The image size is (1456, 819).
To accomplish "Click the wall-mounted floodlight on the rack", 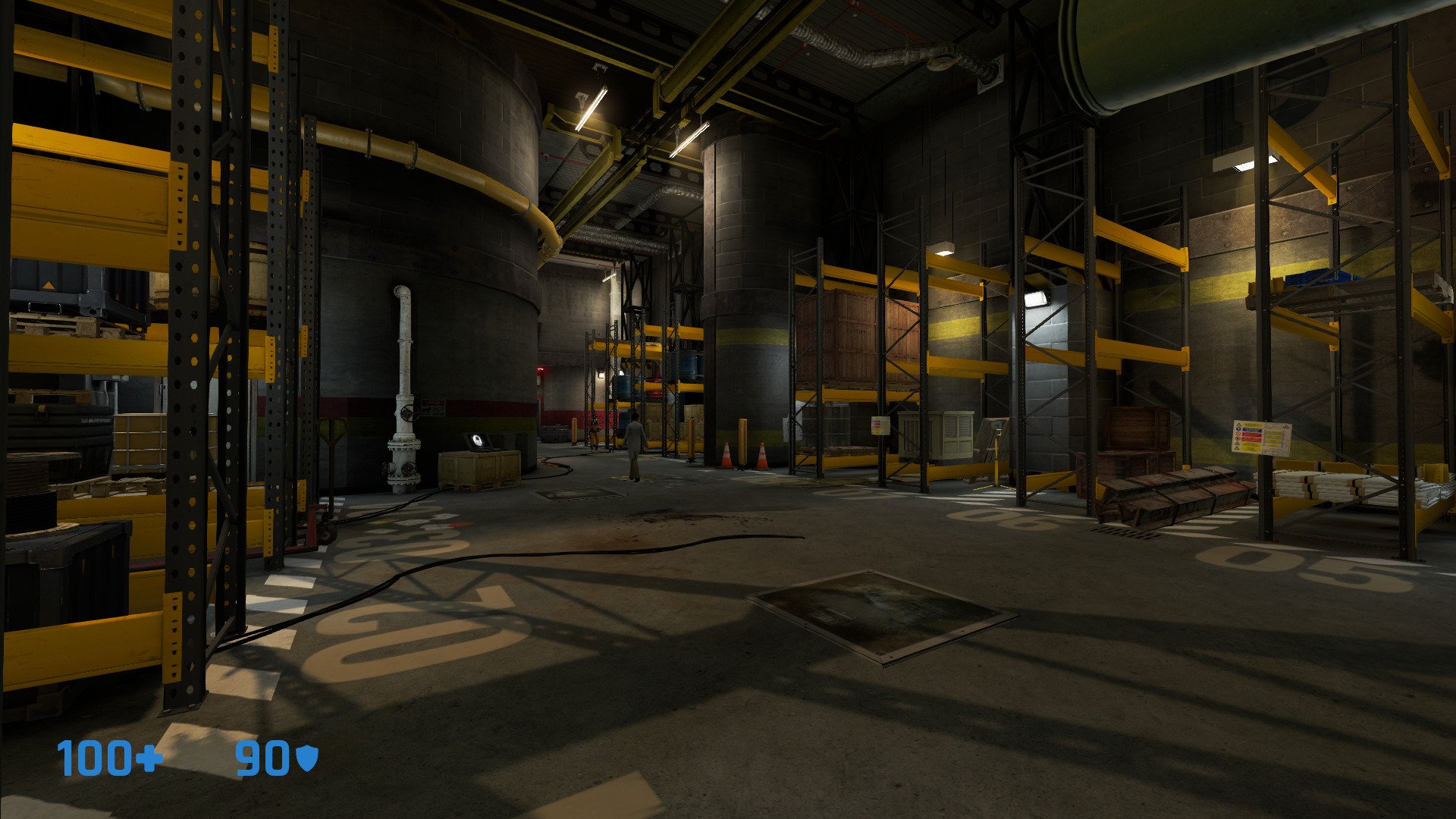I will click(1035, 297).
